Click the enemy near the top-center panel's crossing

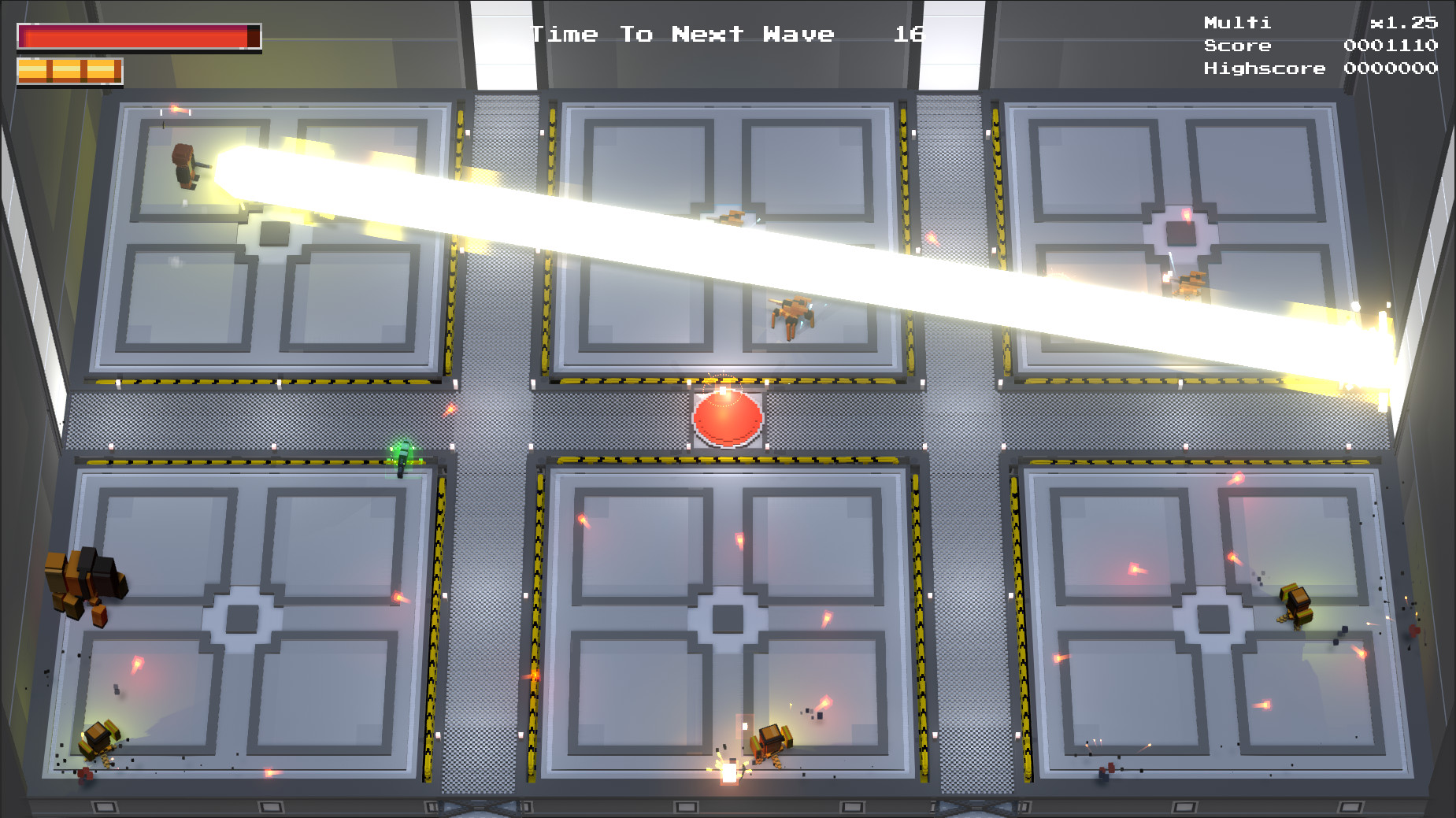[x=731, y=219]
